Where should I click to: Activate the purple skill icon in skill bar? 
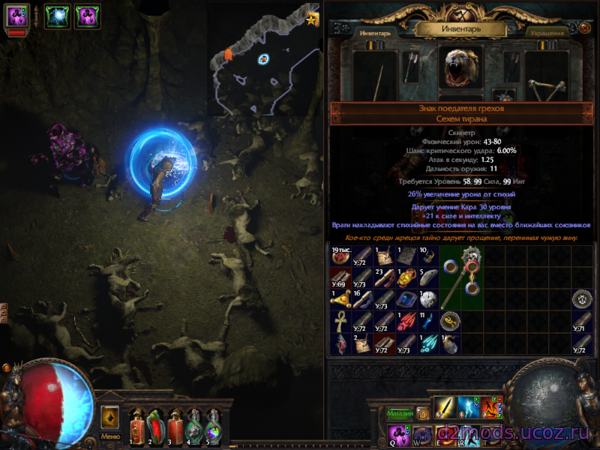tap(398, 433)
